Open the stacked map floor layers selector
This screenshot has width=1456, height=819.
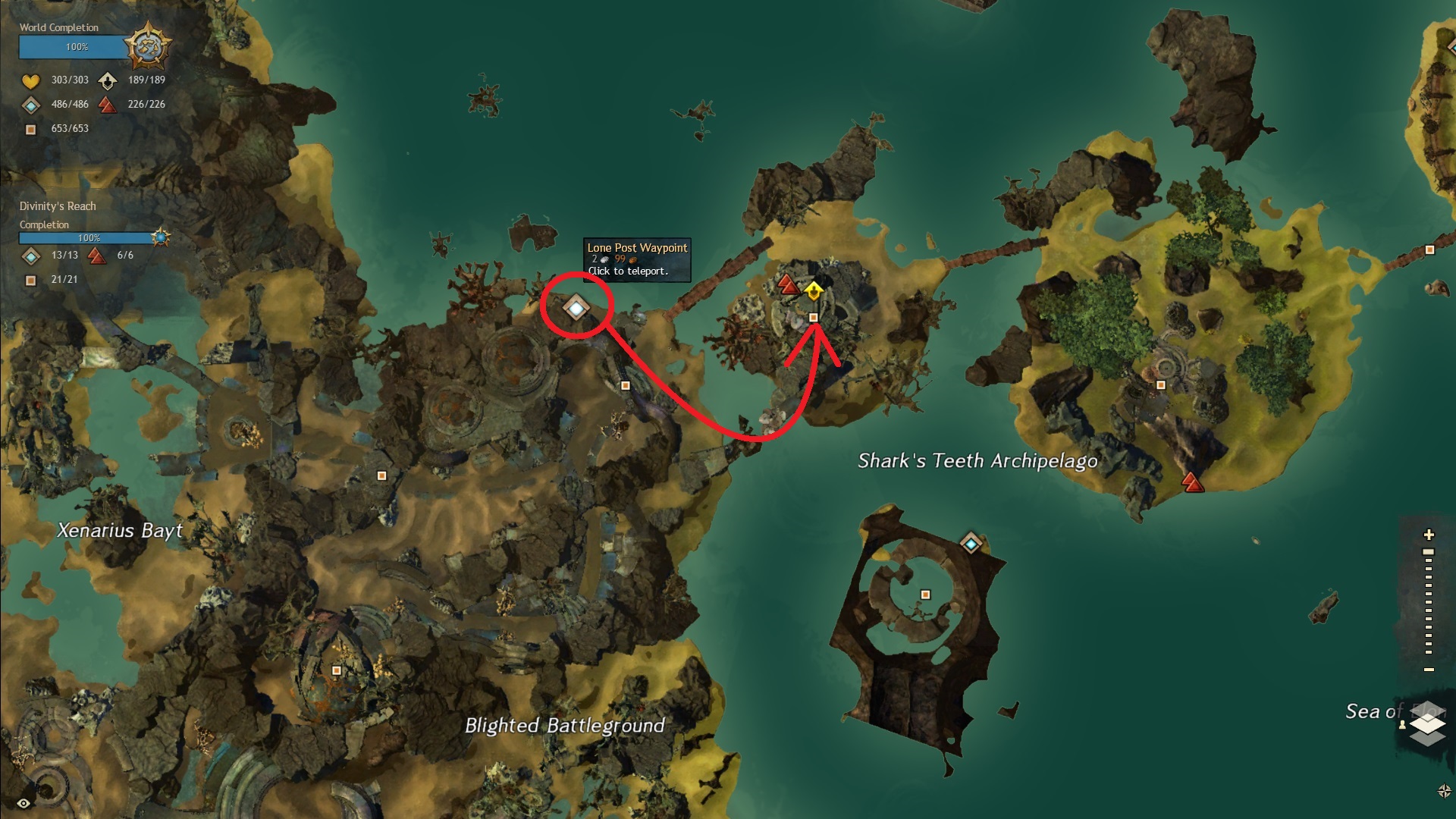click(x=1428, y=726)
